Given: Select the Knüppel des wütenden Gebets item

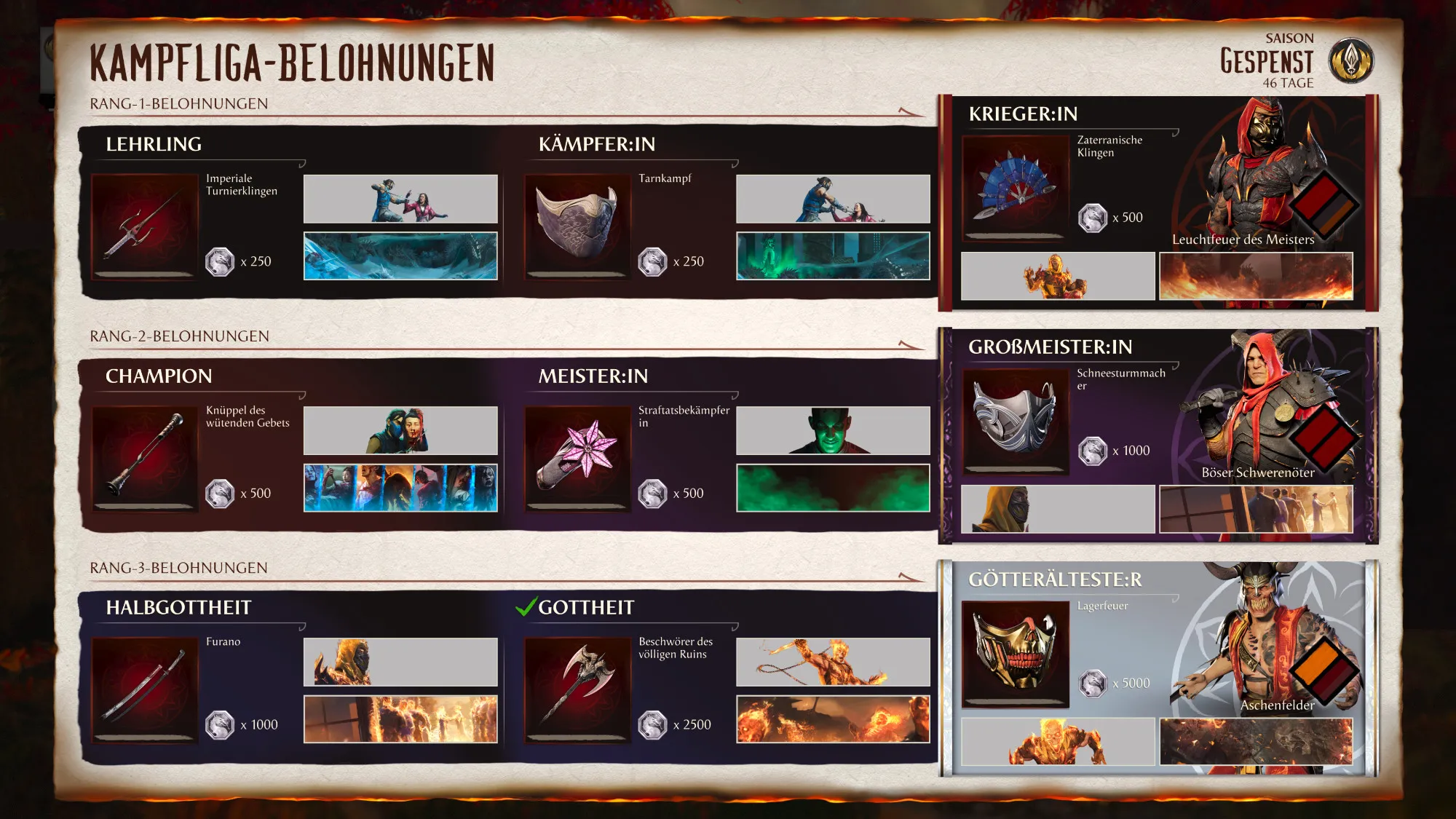Looking at the screenshot, I should (x=144, y=458).
